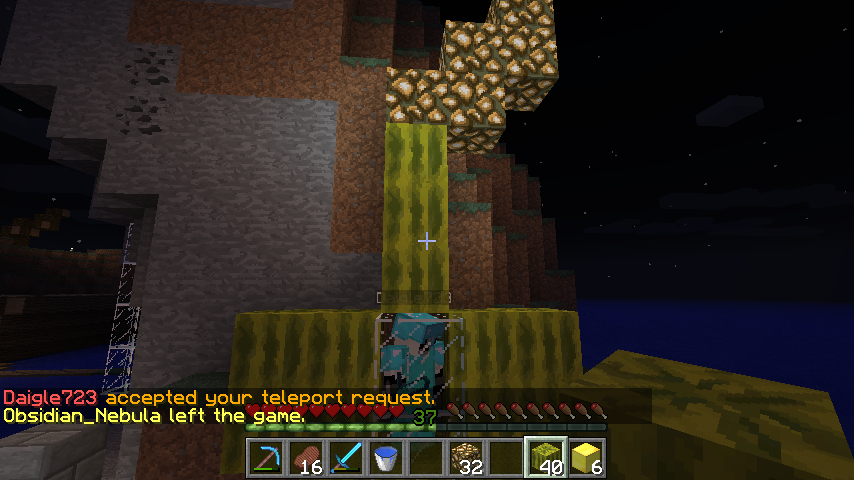This screenshot has height=480, width=854.
Task: Select the gold block stack of 6
Action: click(x=587, y=458)
